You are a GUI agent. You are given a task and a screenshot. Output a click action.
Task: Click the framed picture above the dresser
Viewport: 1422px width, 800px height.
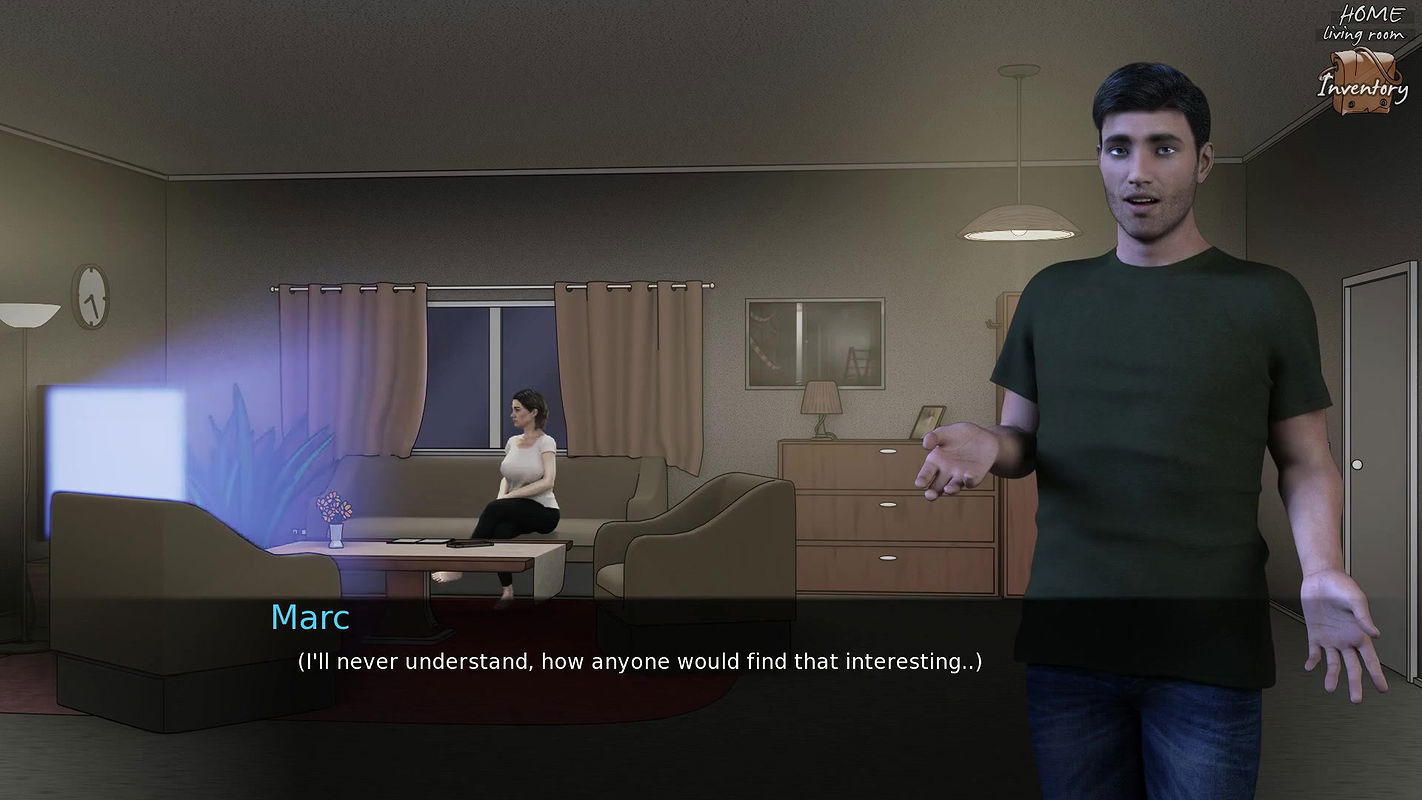(814, 342)
